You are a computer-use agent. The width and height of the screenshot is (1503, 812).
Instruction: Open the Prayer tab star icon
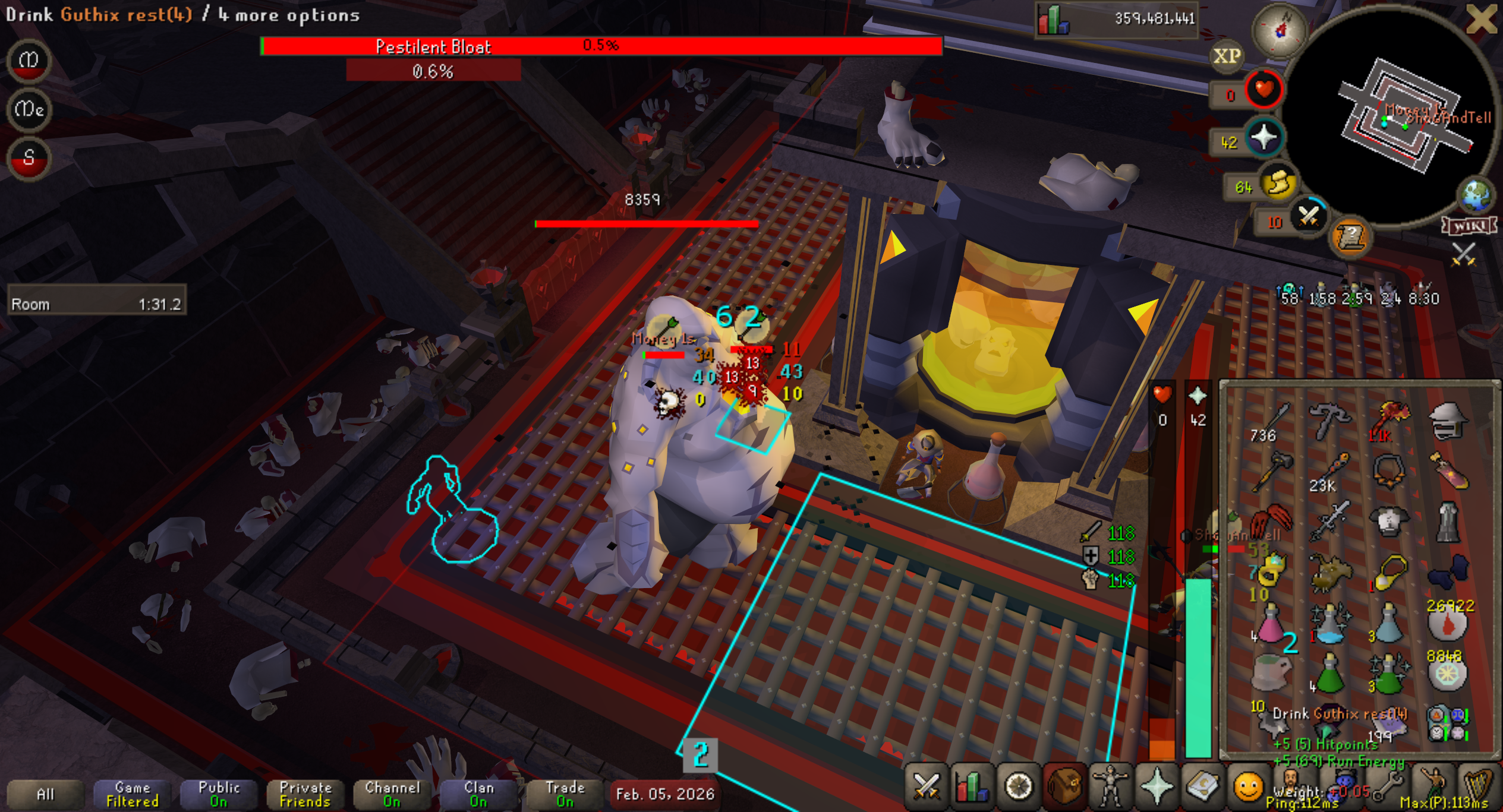[x=1156, y=788]
